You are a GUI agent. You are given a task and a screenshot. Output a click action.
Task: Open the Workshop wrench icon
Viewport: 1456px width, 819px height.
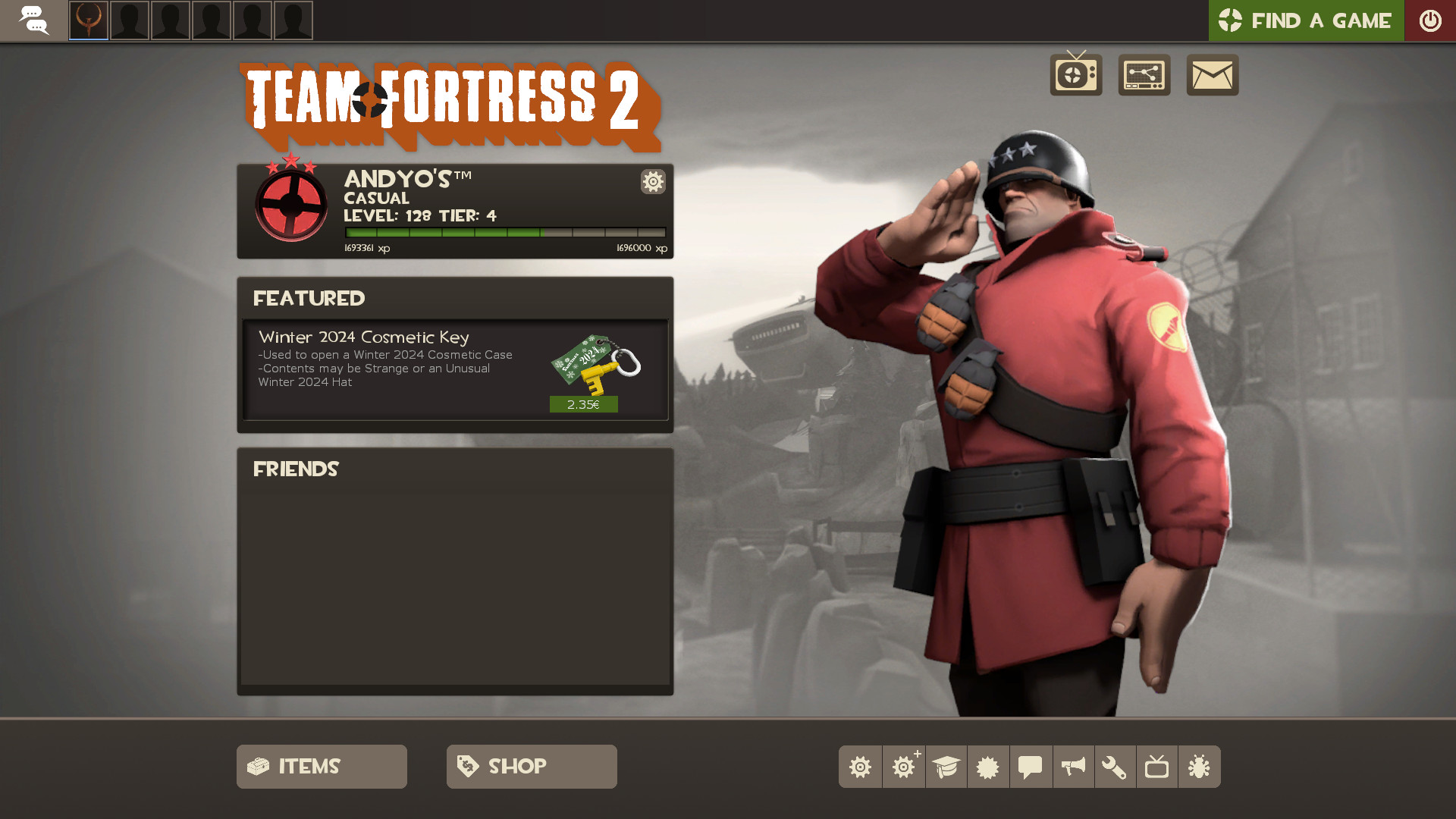point(1116,767)
